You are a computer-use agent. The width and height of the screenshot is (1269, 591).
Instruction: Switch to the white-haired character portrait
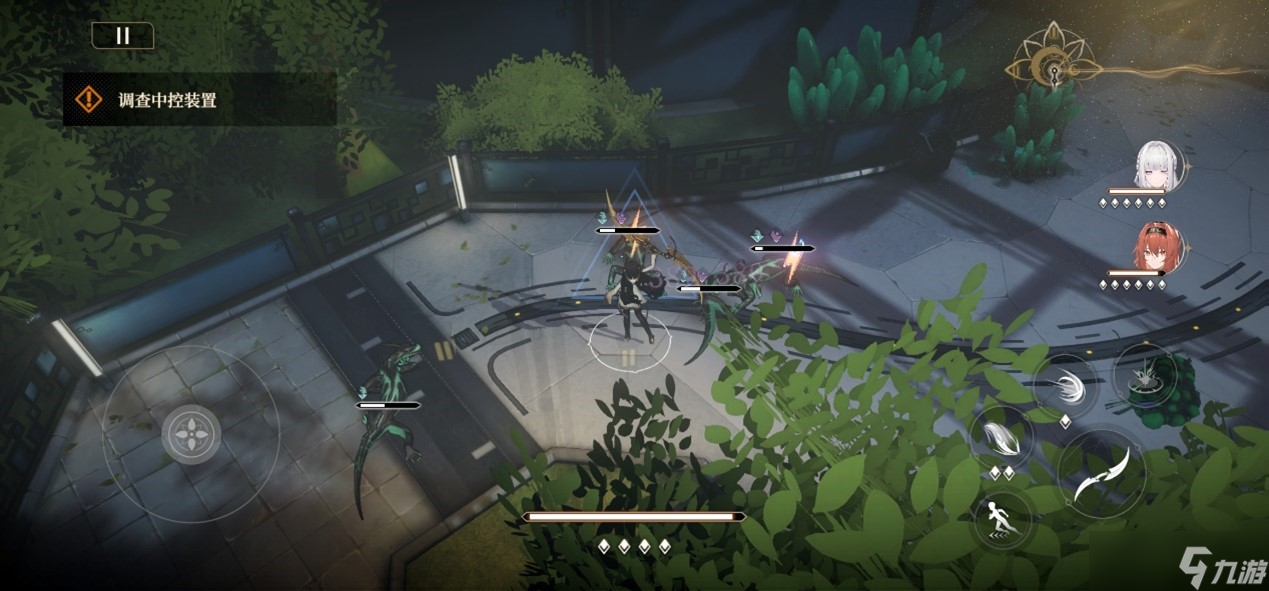[1157, 165]
